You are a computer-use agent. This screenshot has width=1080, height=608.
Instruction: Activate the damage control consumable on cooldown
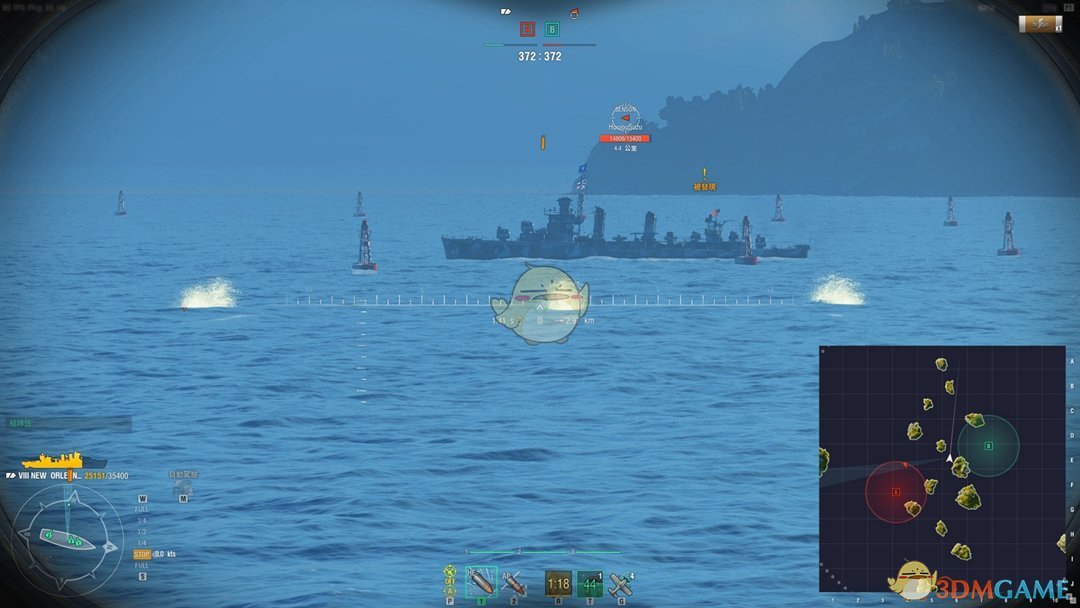tap(558, 583)
